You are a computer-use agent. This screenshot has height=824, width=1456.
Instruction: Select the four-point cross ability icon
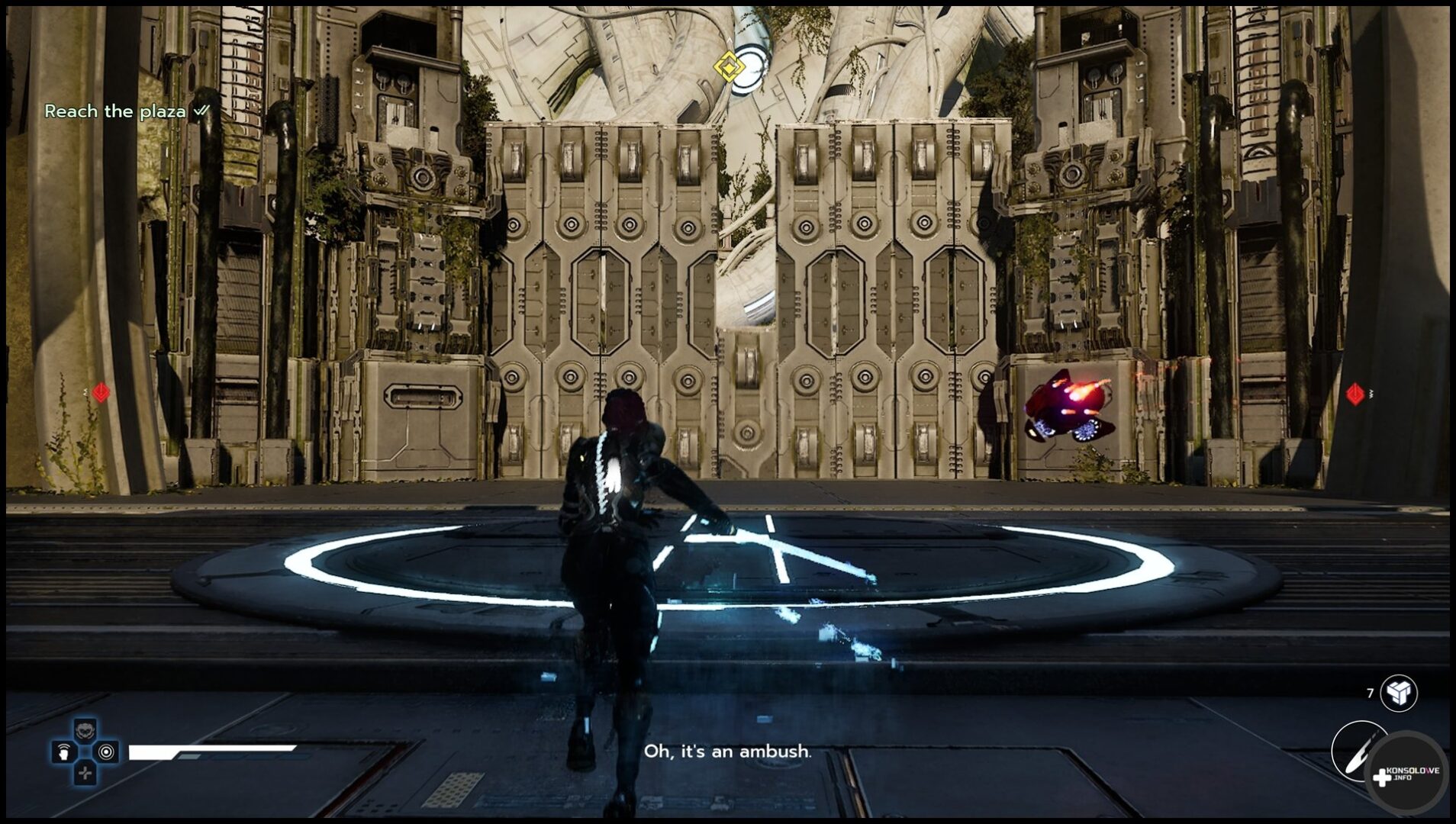coord(85,774)
